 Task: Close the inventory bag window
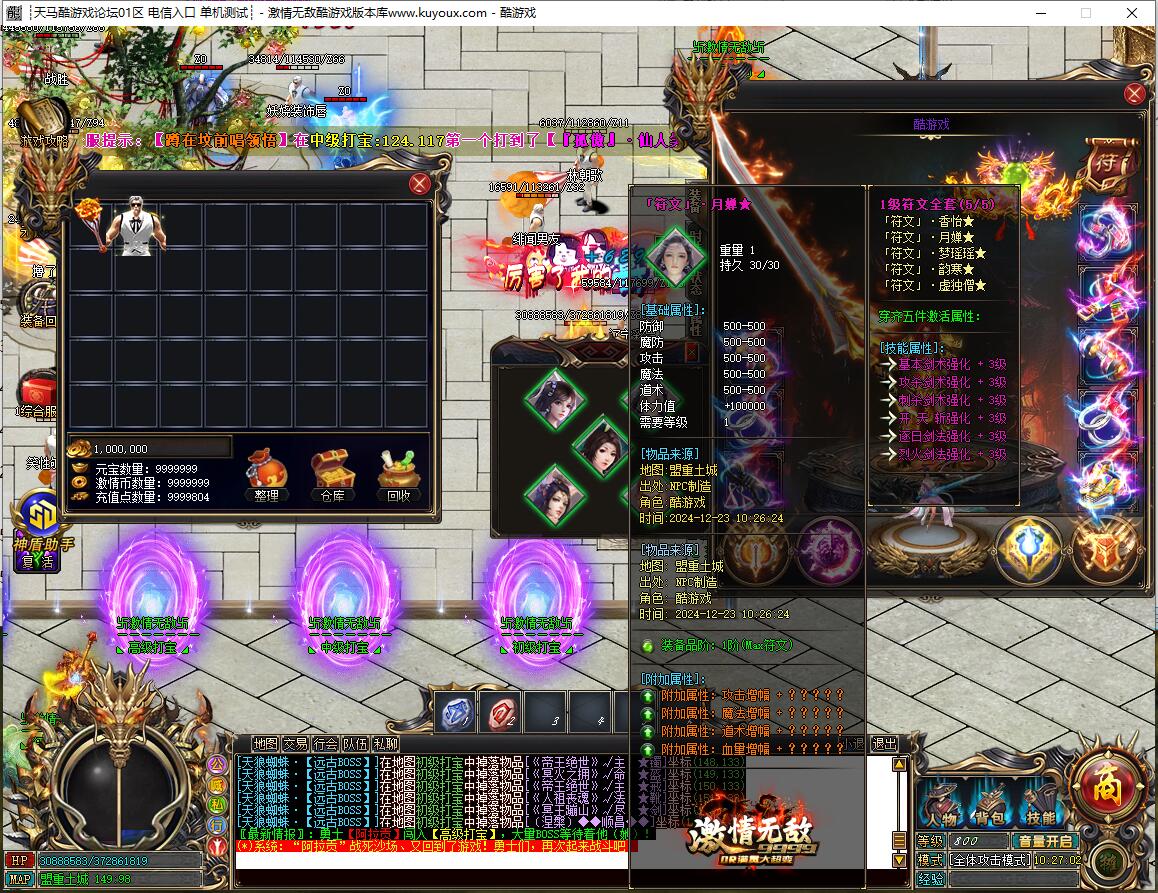pos(420,184)
